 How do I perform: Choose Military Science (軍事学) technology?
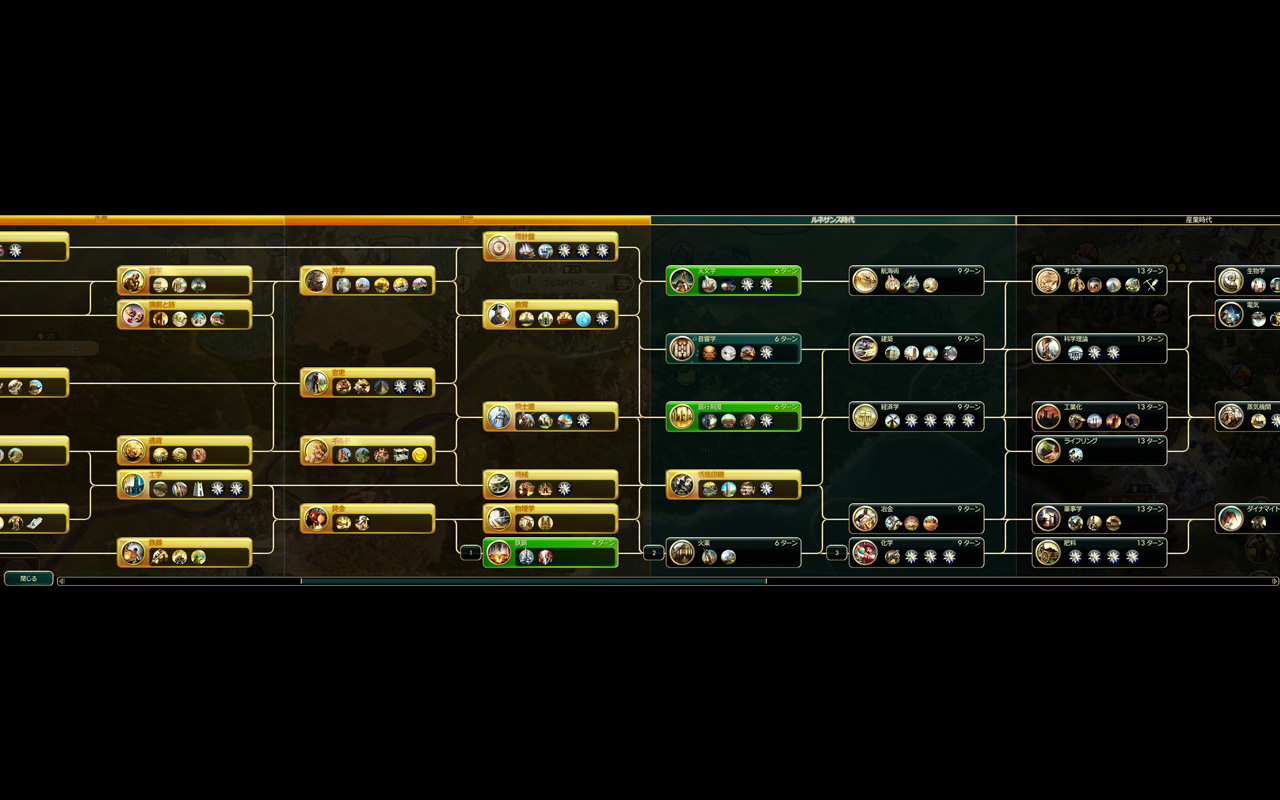tap(1100, 519)
